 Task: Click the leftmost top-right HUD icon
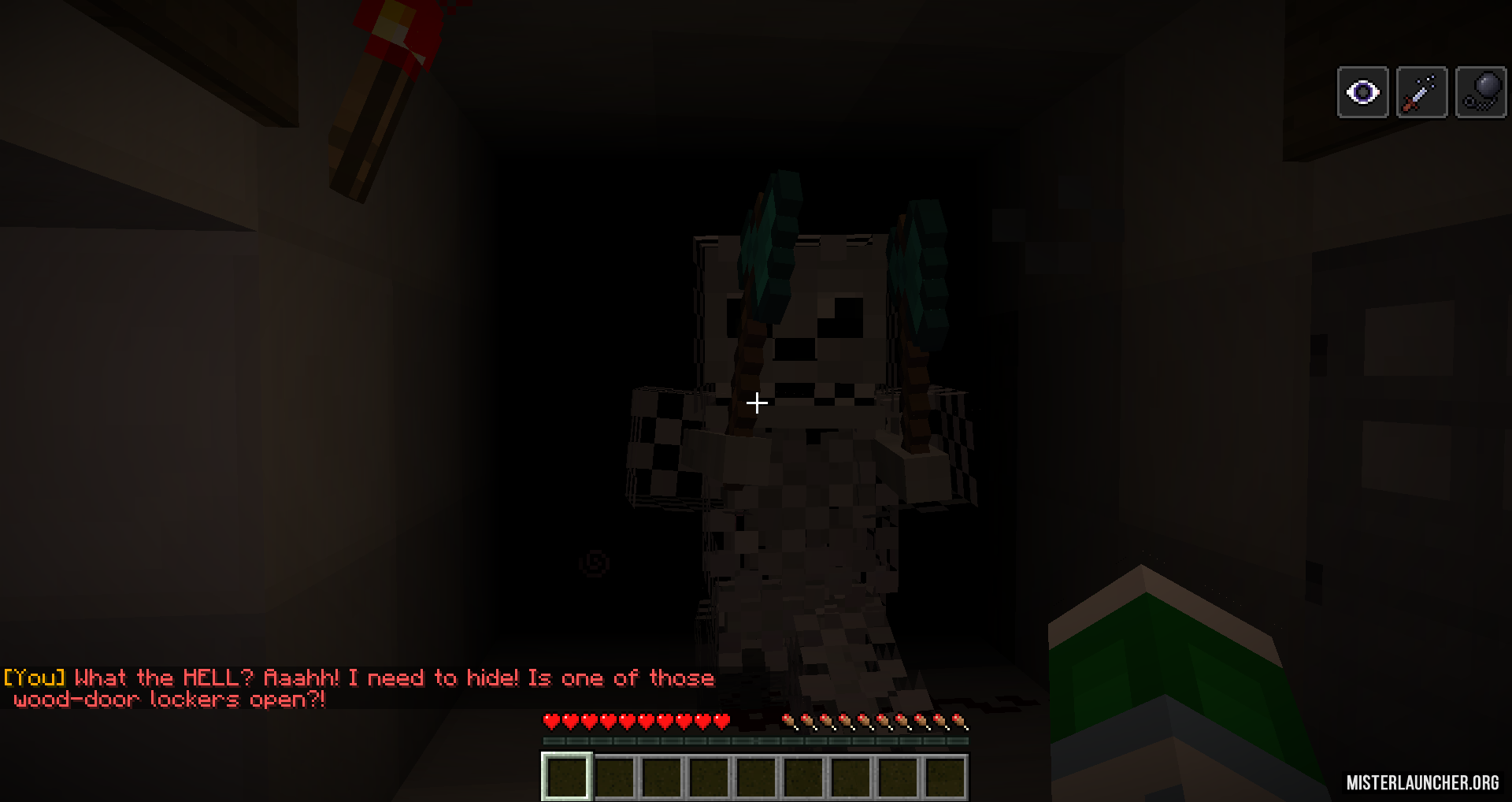[1363, 92]
